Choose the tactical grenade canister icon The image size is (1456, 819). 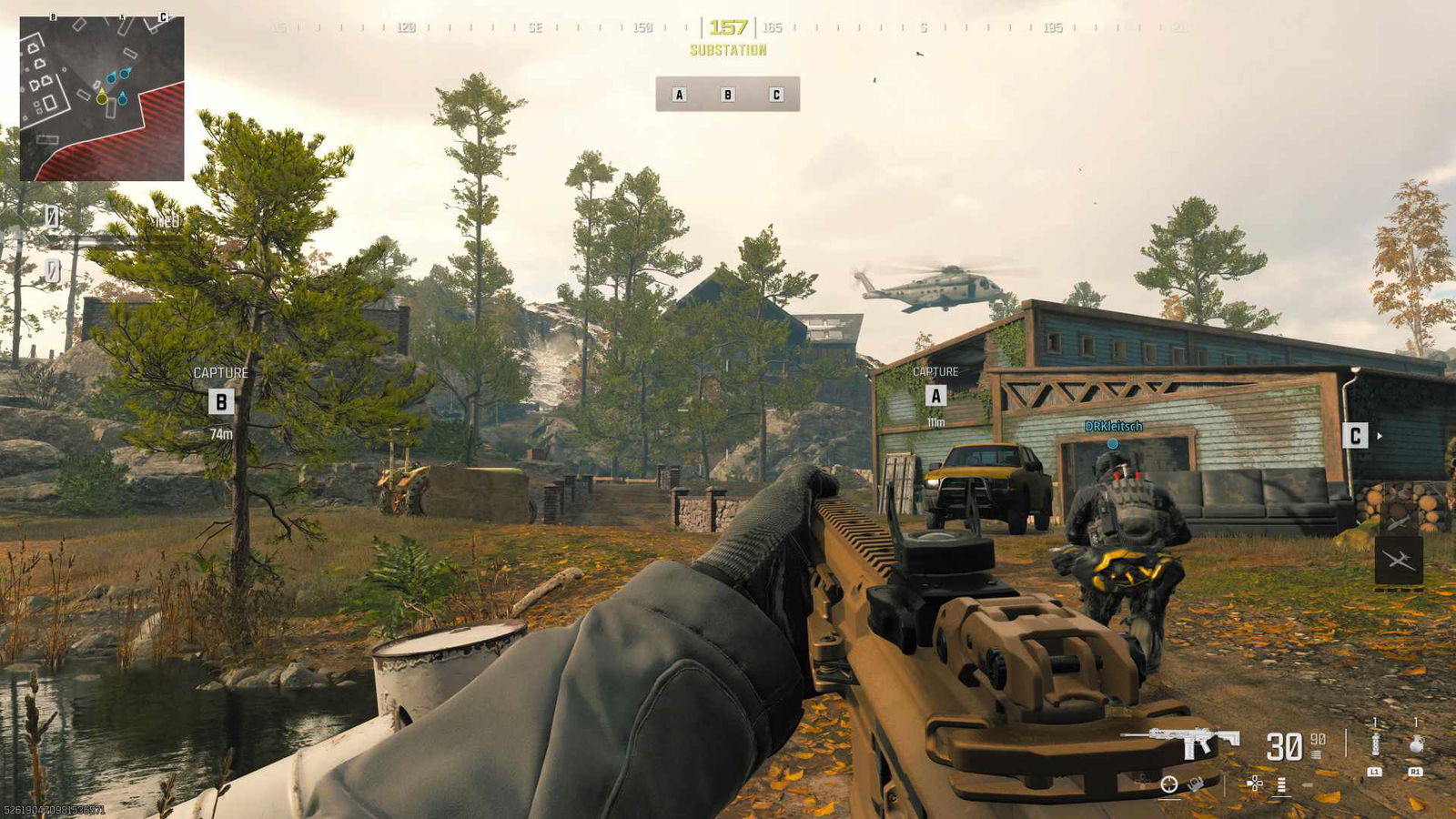(1375, 743)
